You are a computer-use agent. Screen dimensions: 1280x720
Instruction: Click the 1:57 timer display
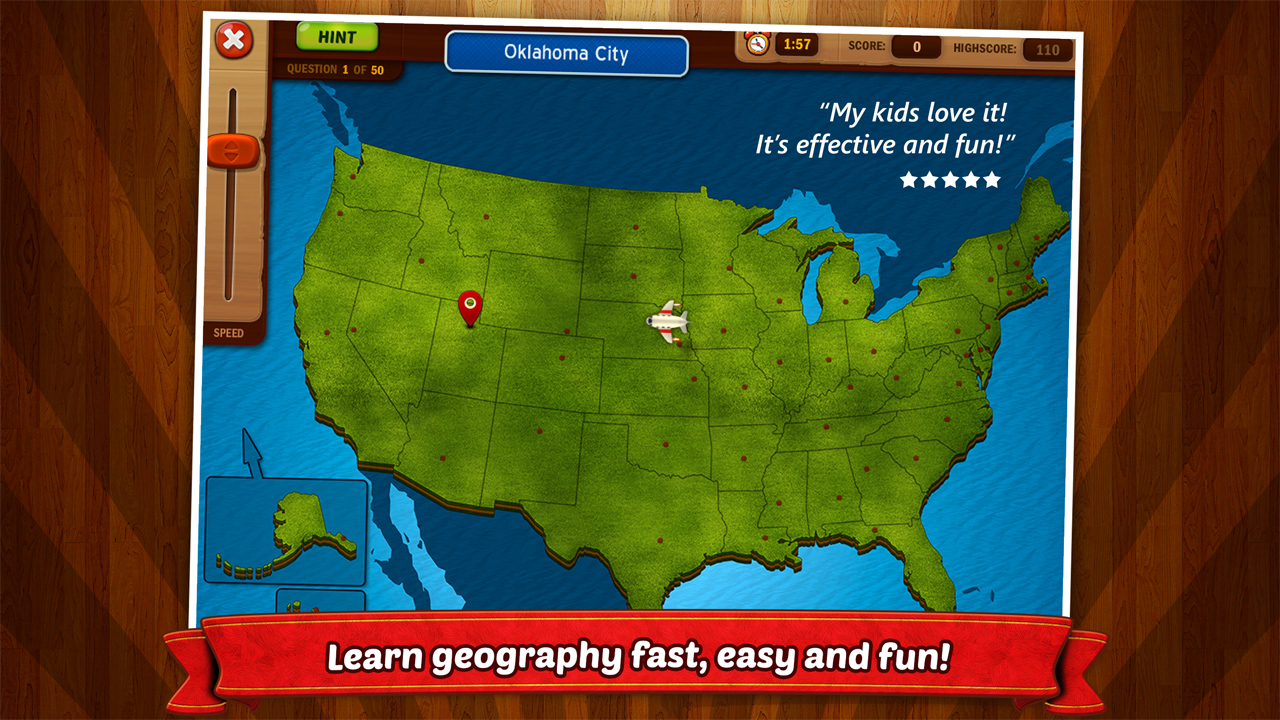(797, 44)
